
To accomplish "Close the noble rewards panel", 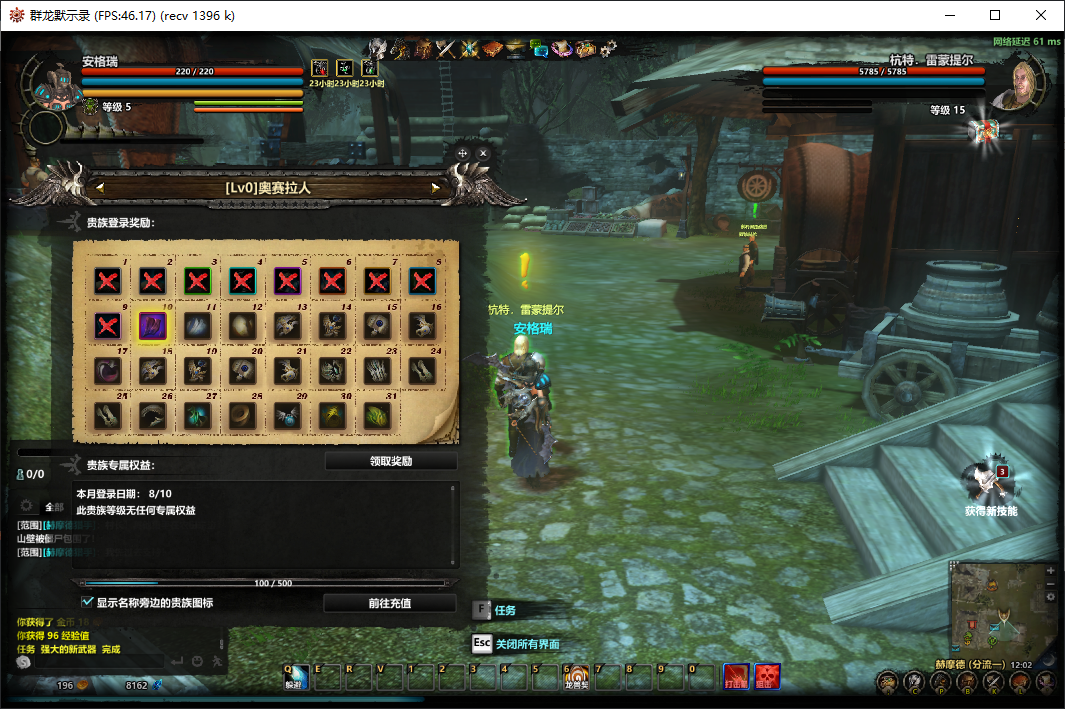I will [483, 153].
